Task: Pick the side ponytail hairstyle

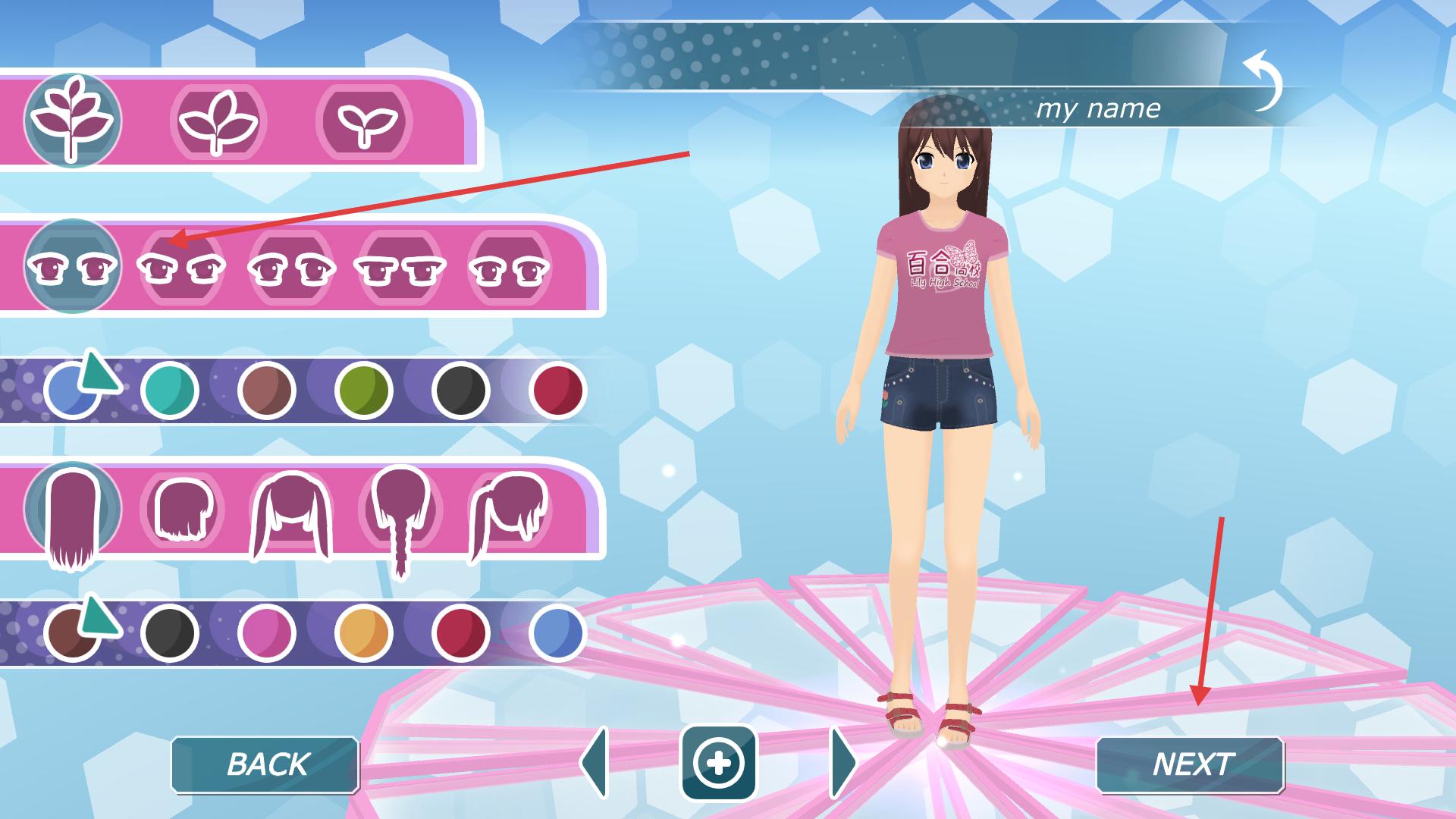Action: tap(507, 512)
